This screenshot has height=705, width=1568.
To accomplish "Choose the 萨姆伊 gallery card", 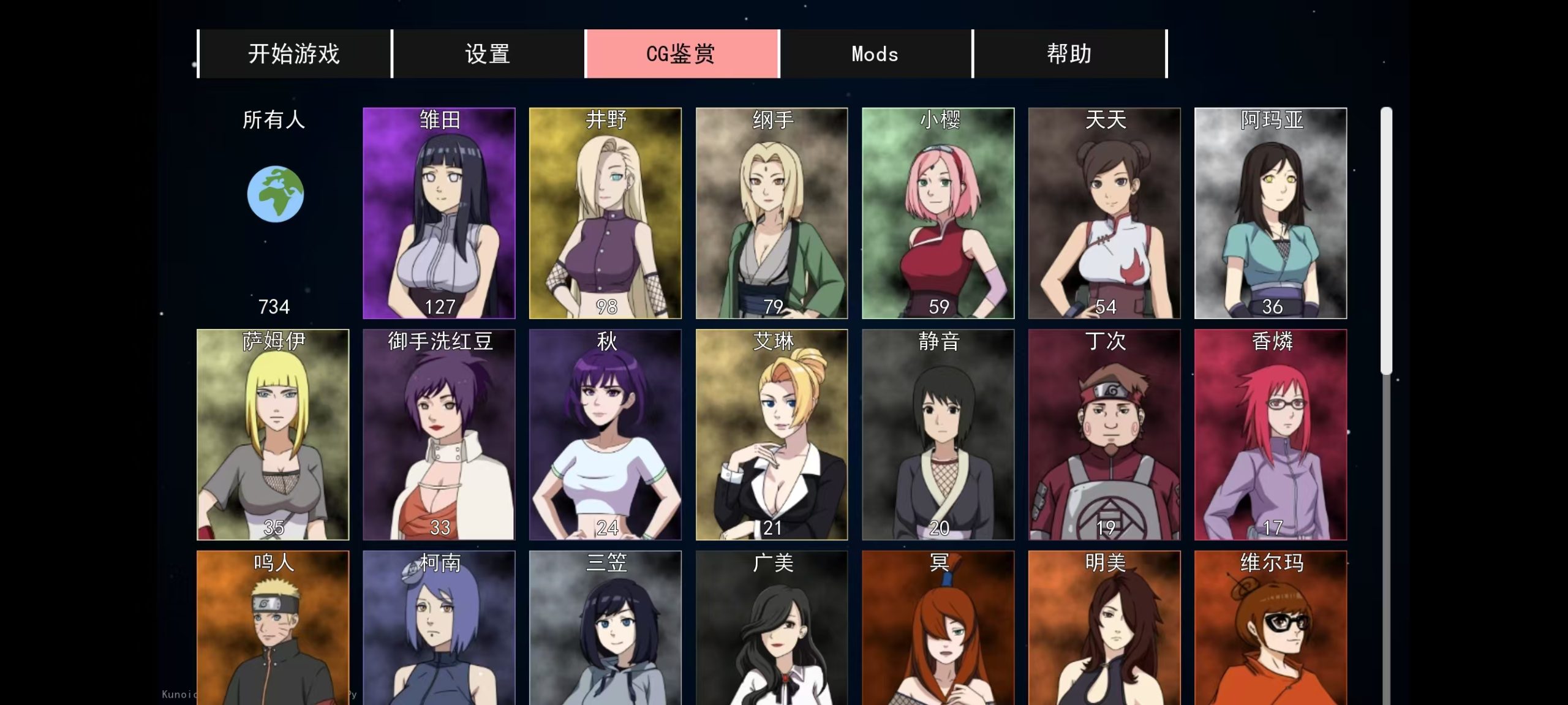I will click(x=273, y=435).
